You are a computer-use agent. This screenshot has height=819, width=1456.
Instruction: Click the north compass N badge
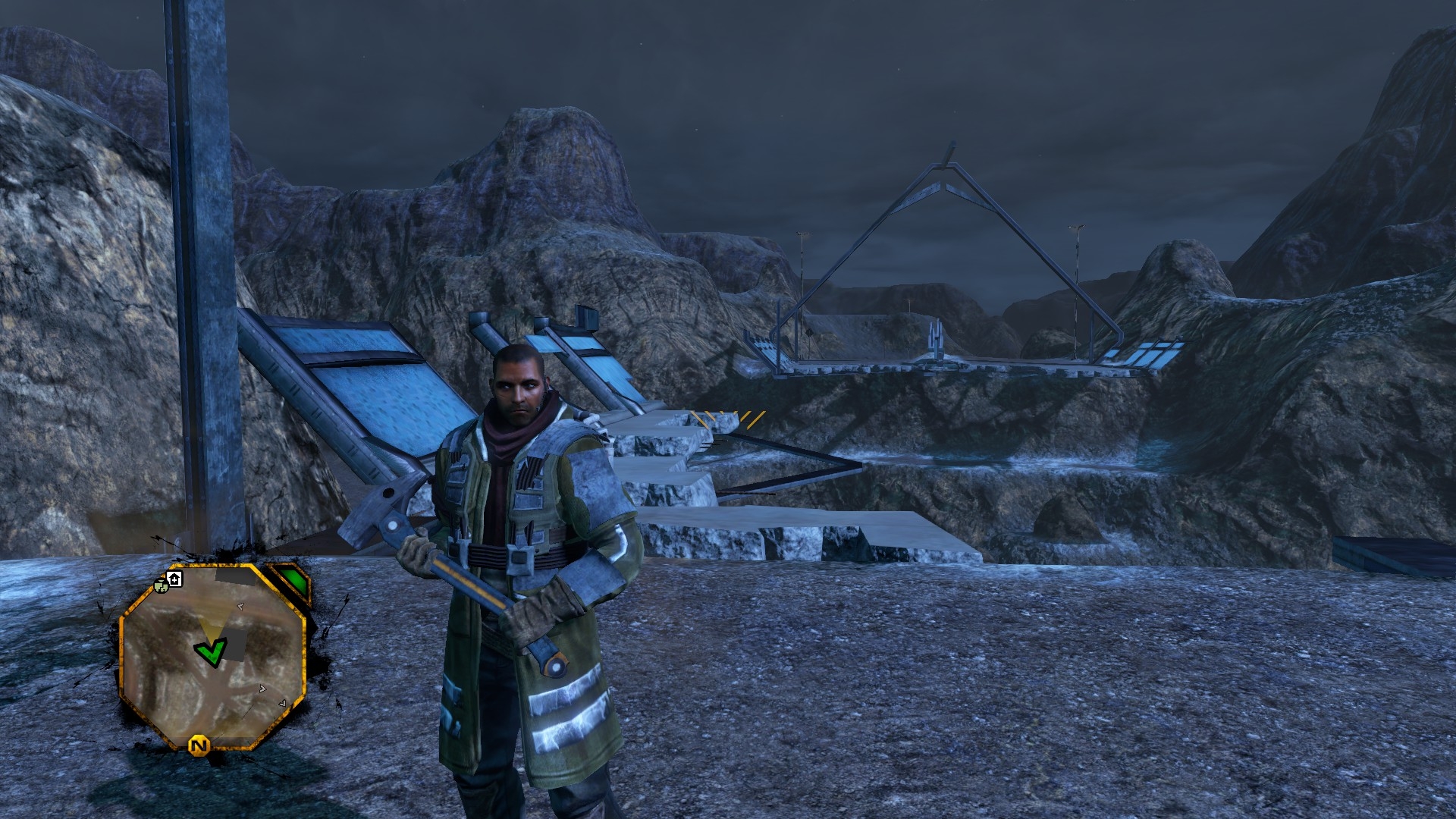pyautogui.click(x=199, y=746)
